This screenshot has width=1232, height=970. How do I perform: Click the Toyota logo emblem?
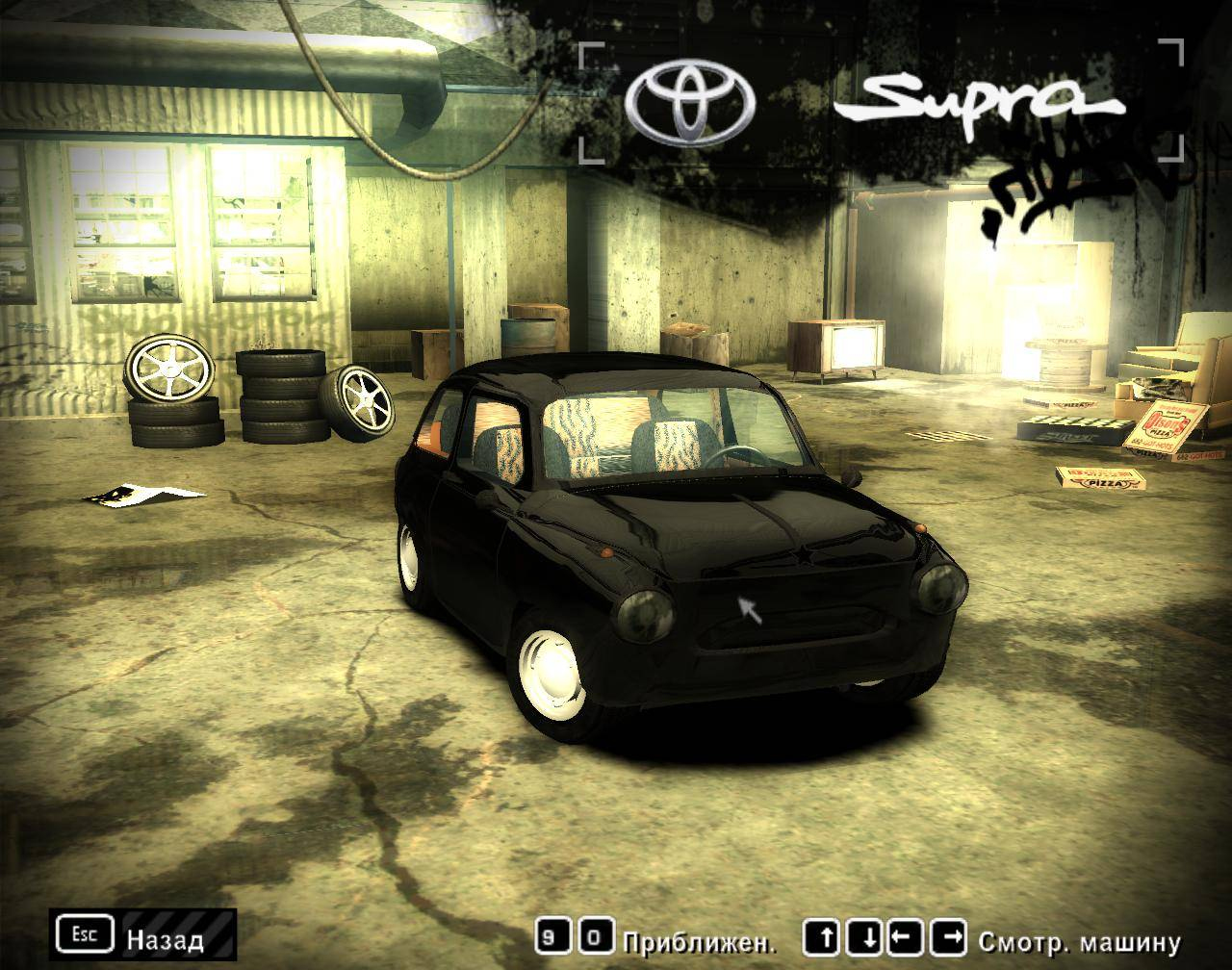pos(687,99)
